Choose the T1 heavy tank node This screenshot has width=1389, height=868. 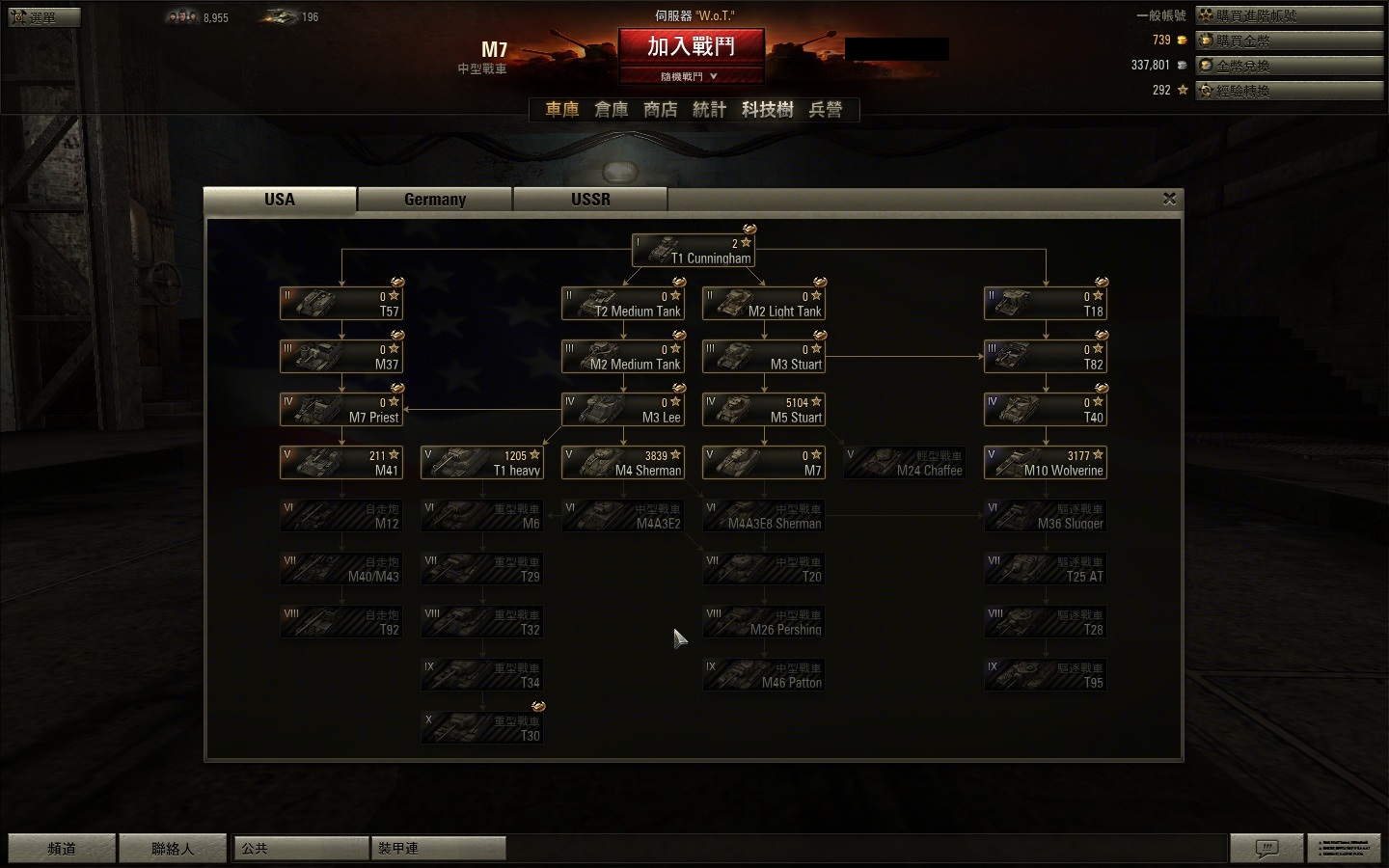[x=482, y=463]
